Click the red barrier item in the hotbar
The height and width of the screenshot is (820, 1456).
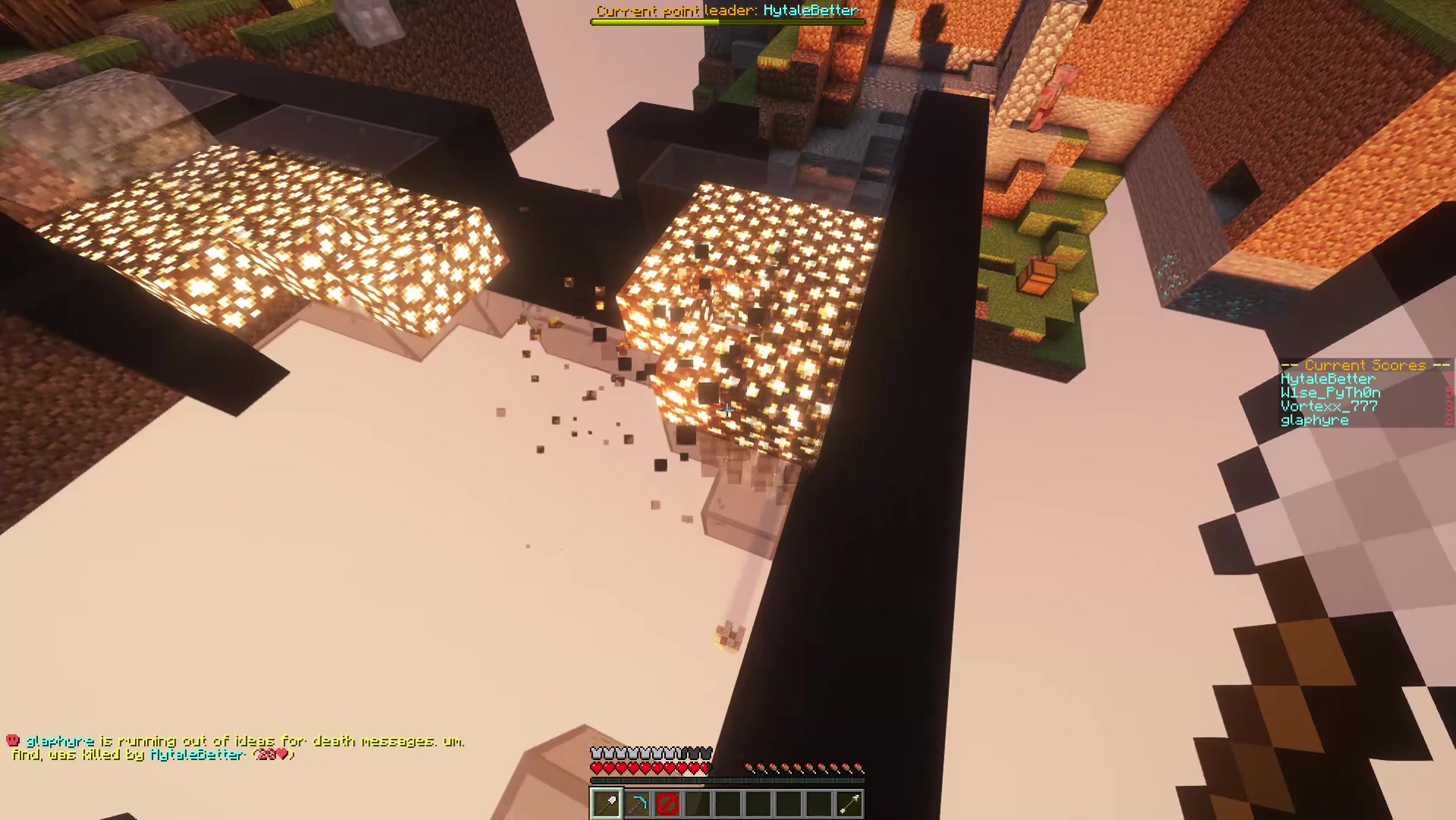[667, 803]
